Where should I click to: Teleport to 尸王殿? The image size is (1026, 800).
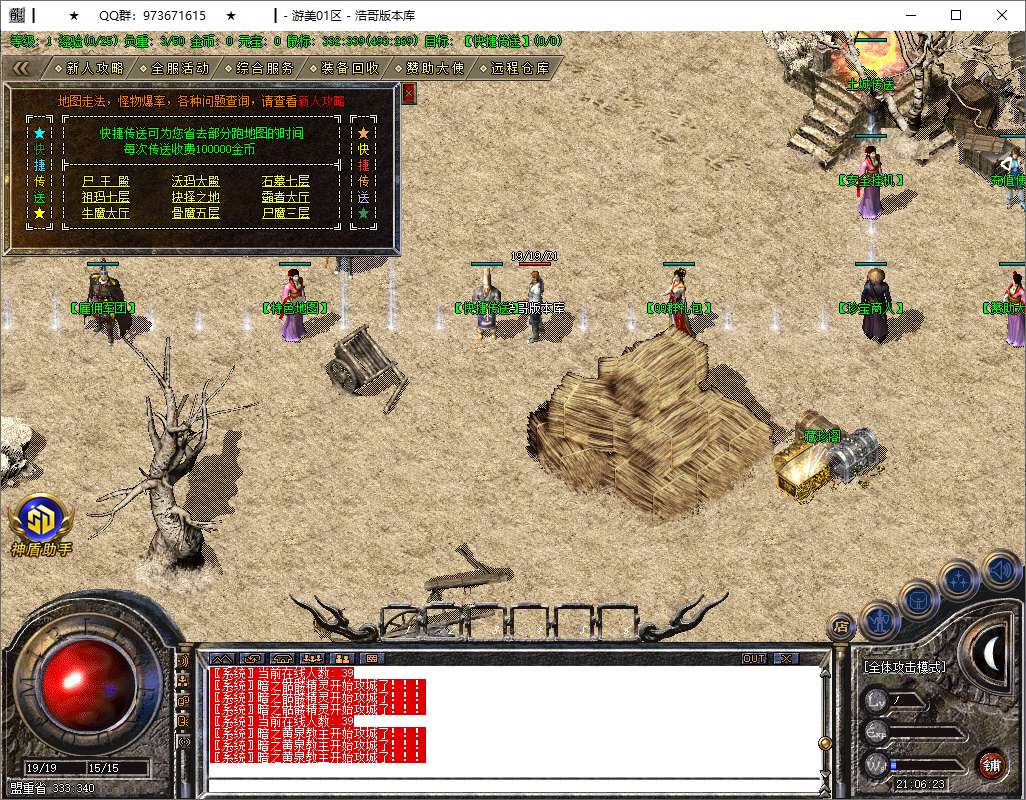click(x=106, y=181)
